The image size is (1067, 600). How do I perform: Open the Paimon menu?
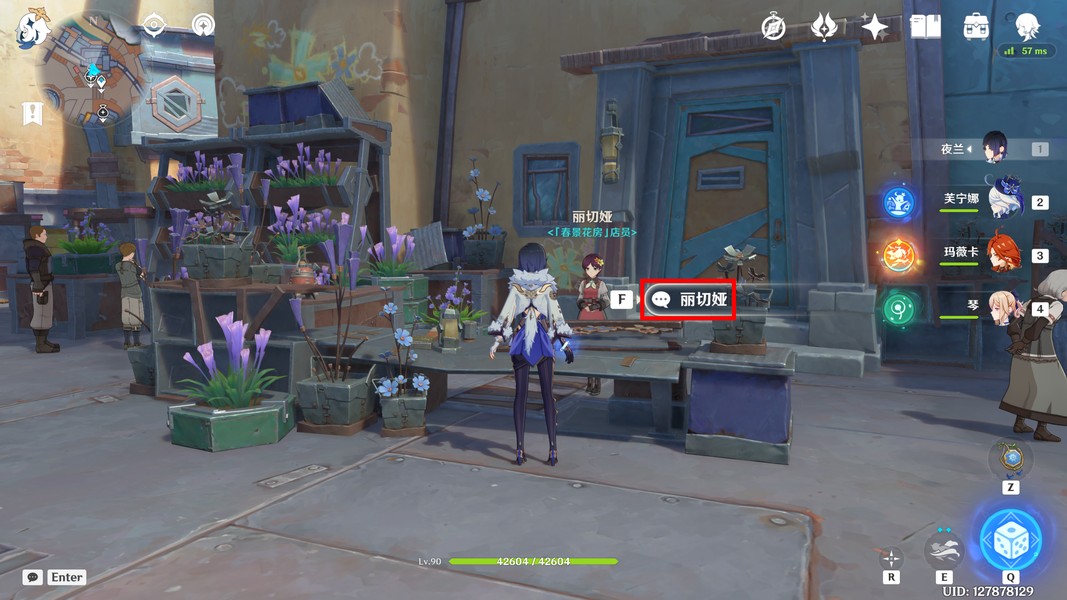click(33, 28)
